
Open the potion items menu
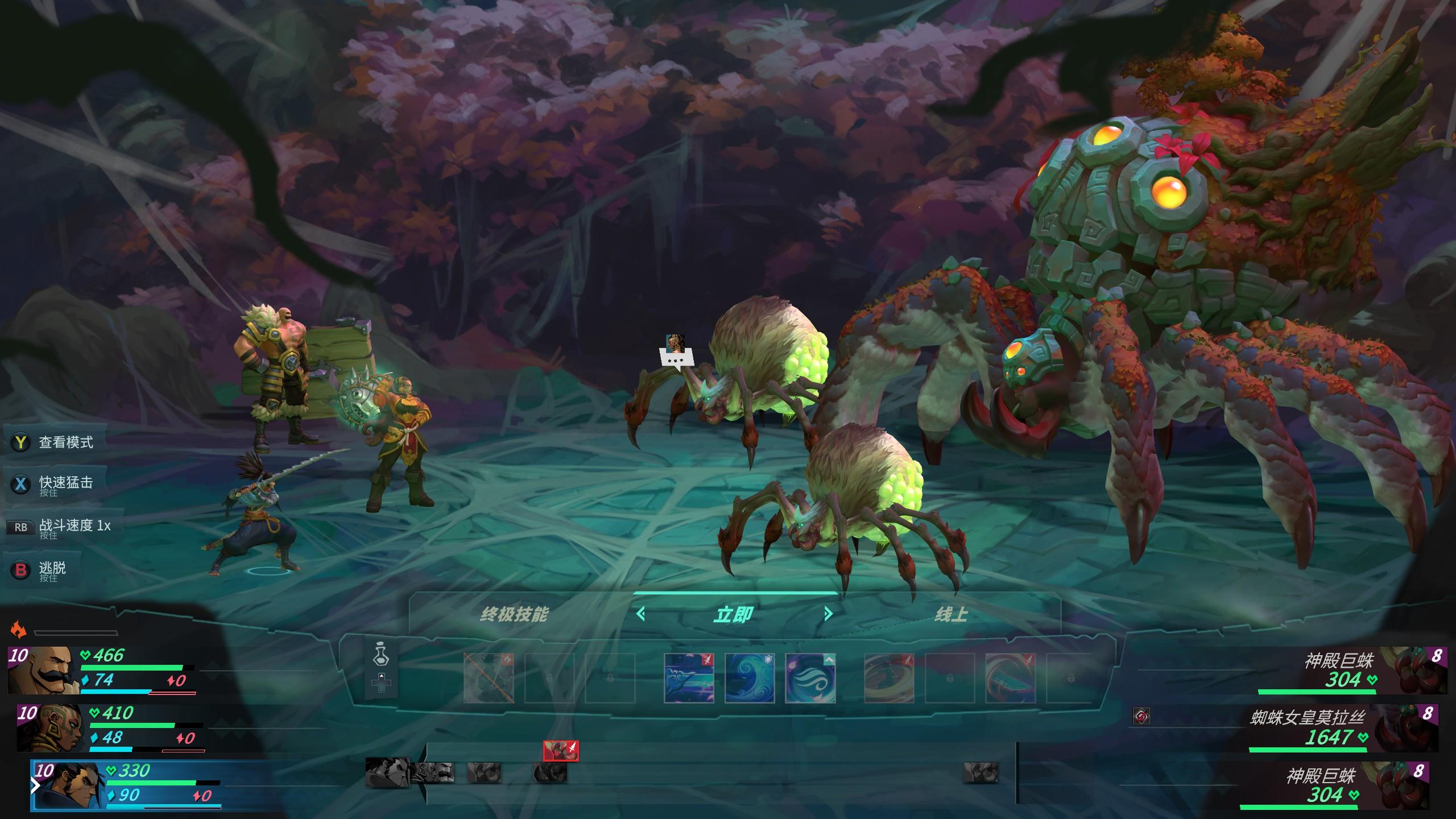[x=381, y=654]
